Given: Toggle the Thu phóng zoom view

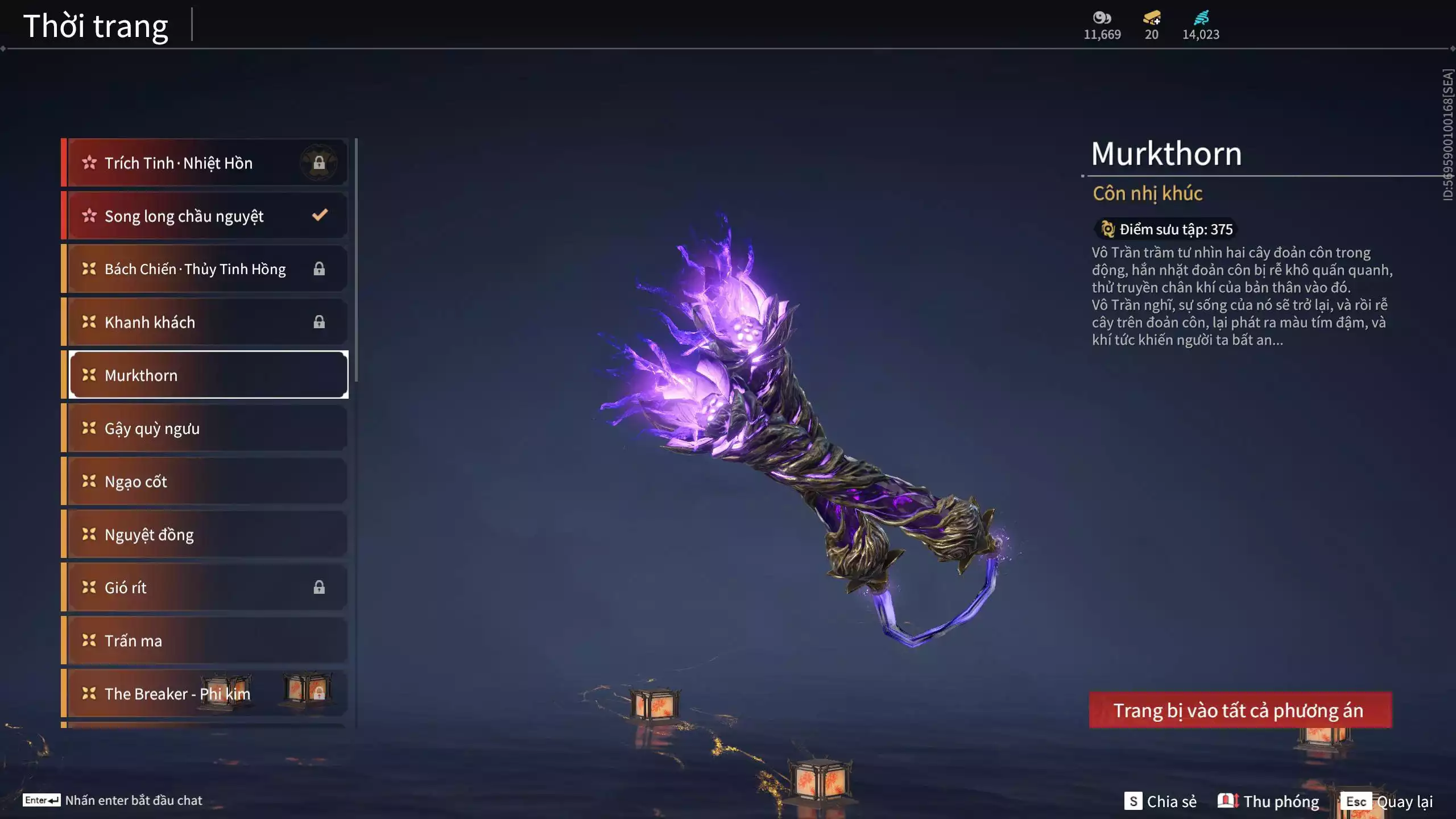Looking at the screenshot, I should [x=1268, y=801].
